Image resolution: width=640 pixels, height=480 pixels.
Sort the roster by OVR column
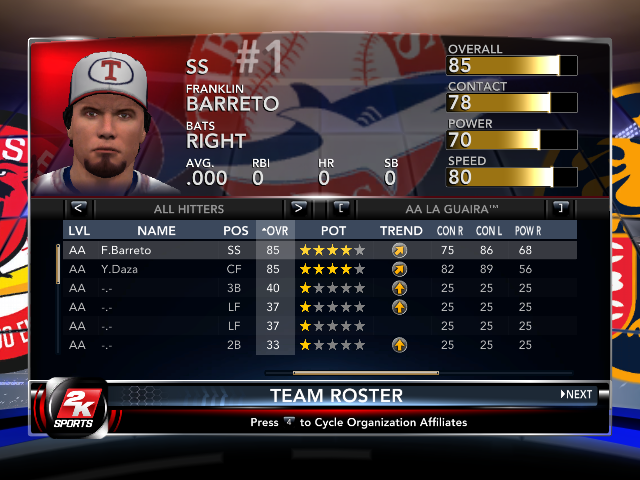pyautogui.click(x=275, y=231)
